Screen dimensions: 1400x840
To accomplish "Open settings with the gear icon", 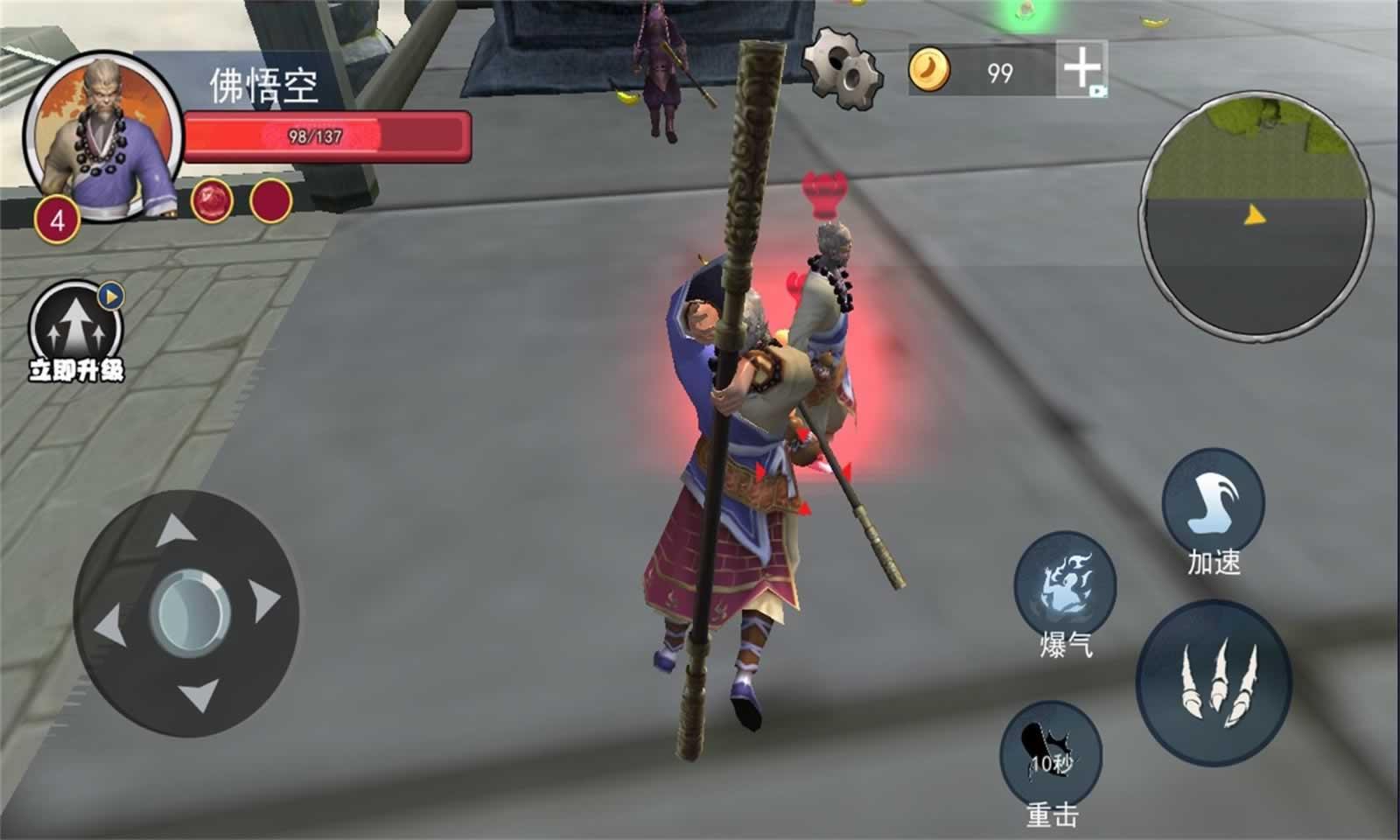I will 842,67.
